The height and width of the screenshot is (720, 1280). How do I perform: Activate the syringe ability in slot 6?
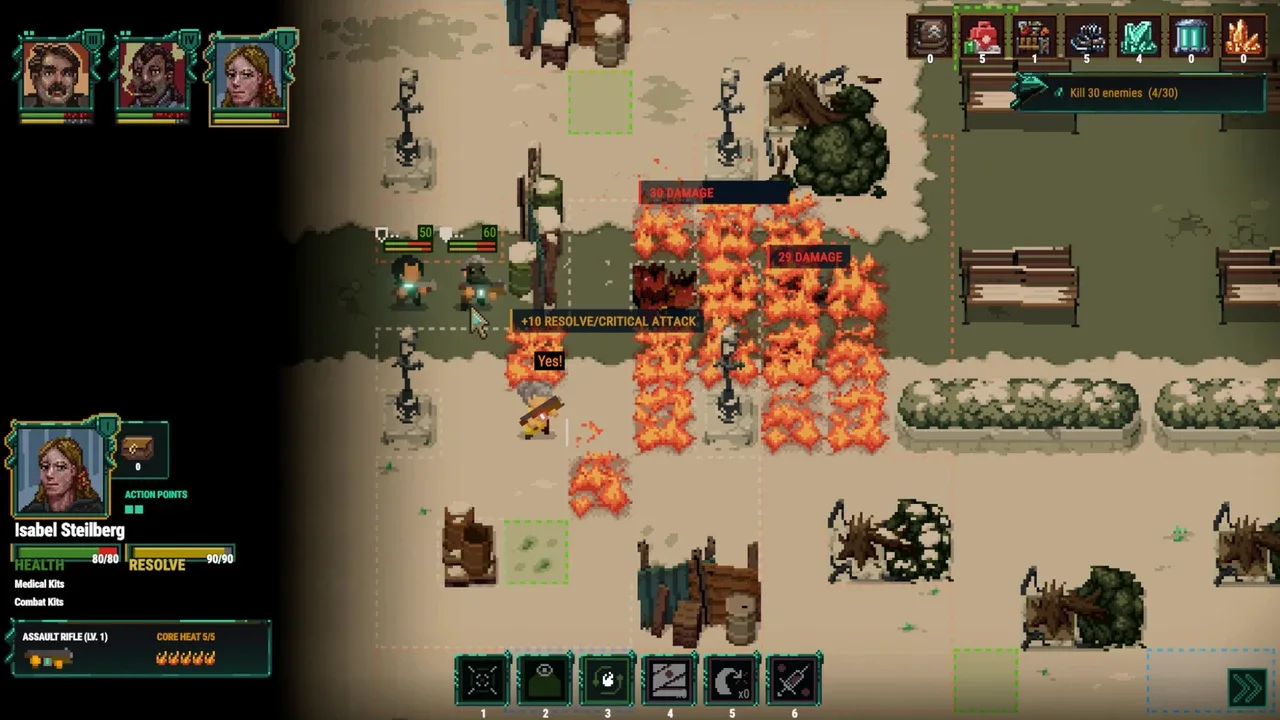[x=794, y=681]
